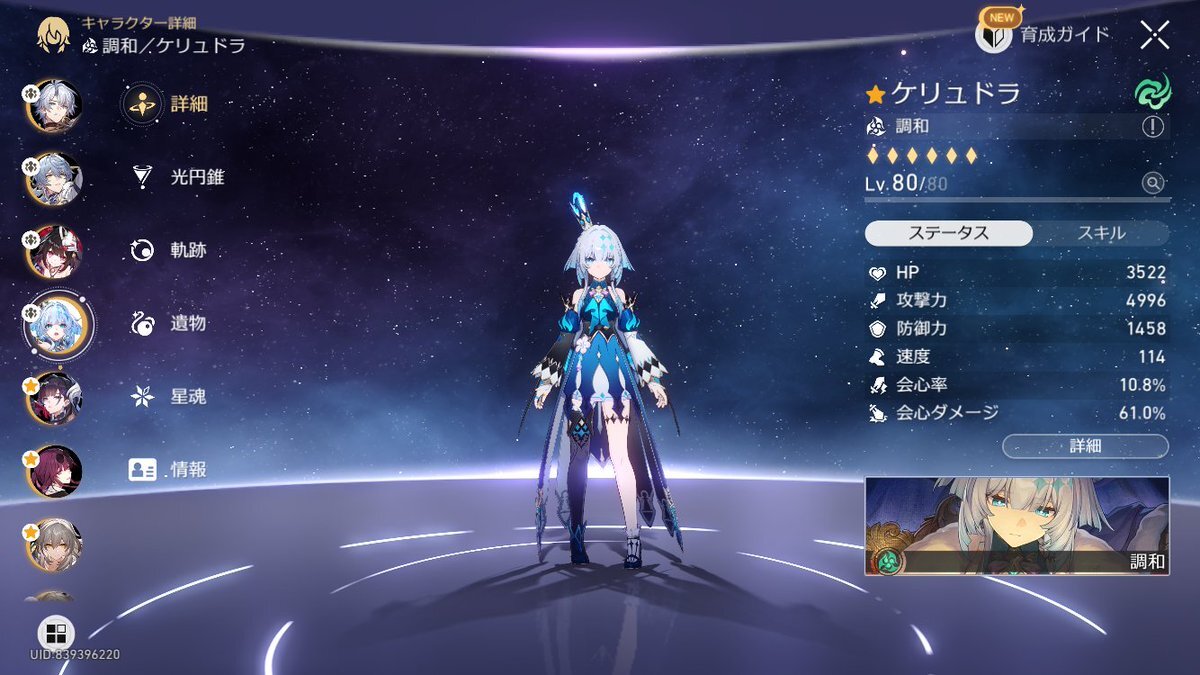Show the 調和 path info exclamation icon

coord(1154,127)
